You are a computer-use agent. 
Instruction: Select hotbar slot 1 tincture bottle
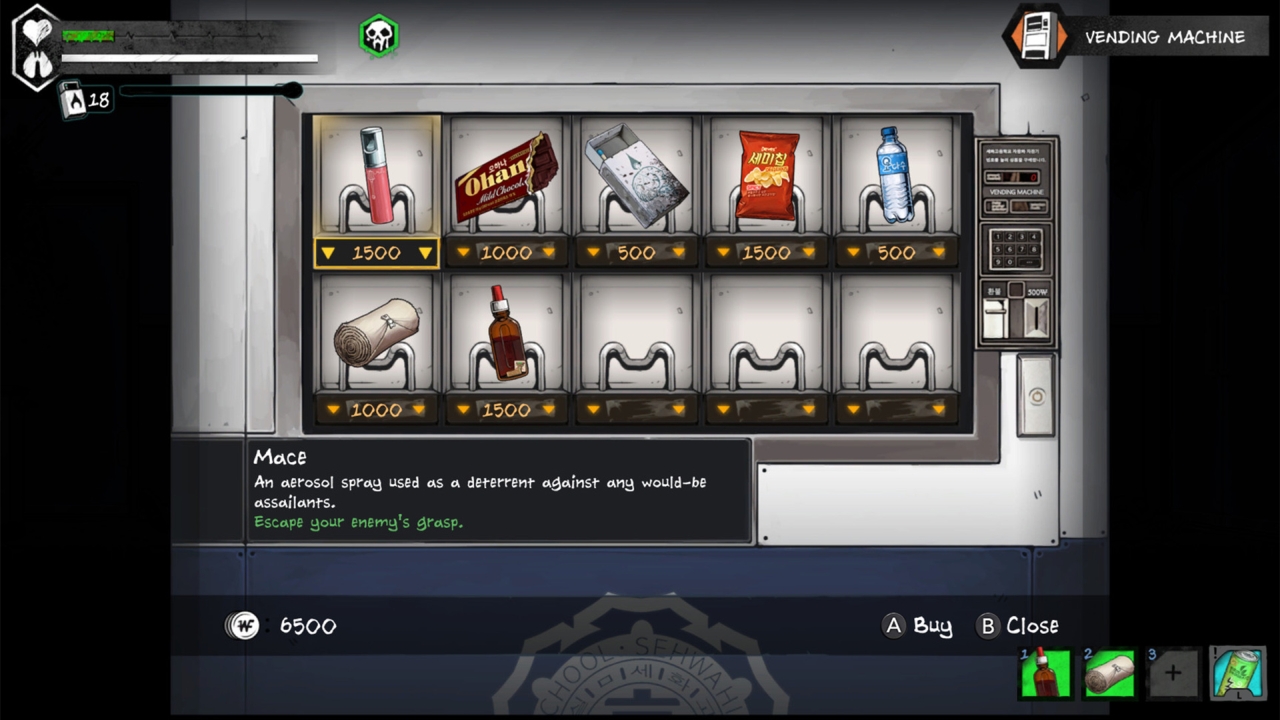point(1045,672)
